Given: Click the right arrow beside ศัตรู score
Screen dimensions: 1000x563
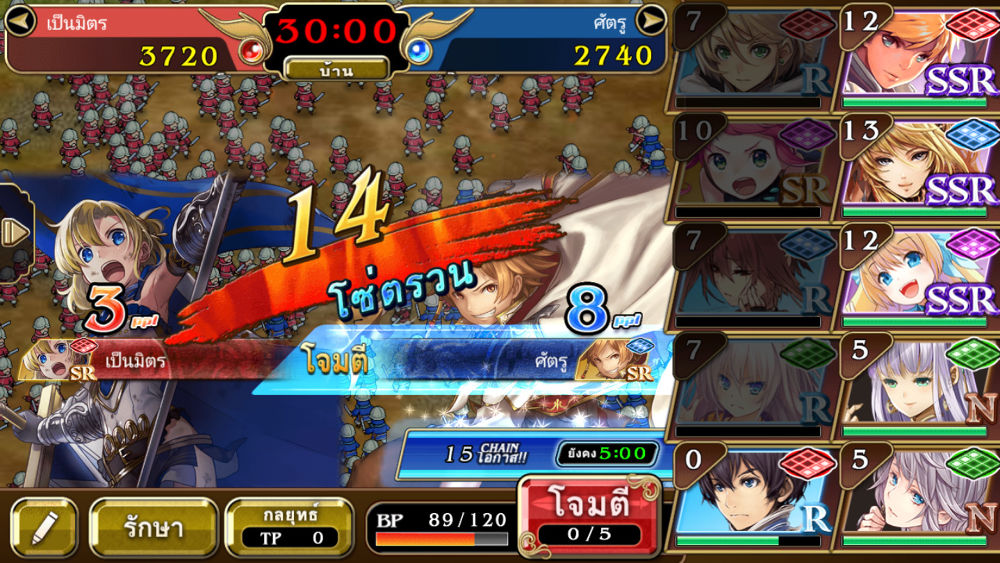Looking at the screenshot, I should tap(651, 19).
